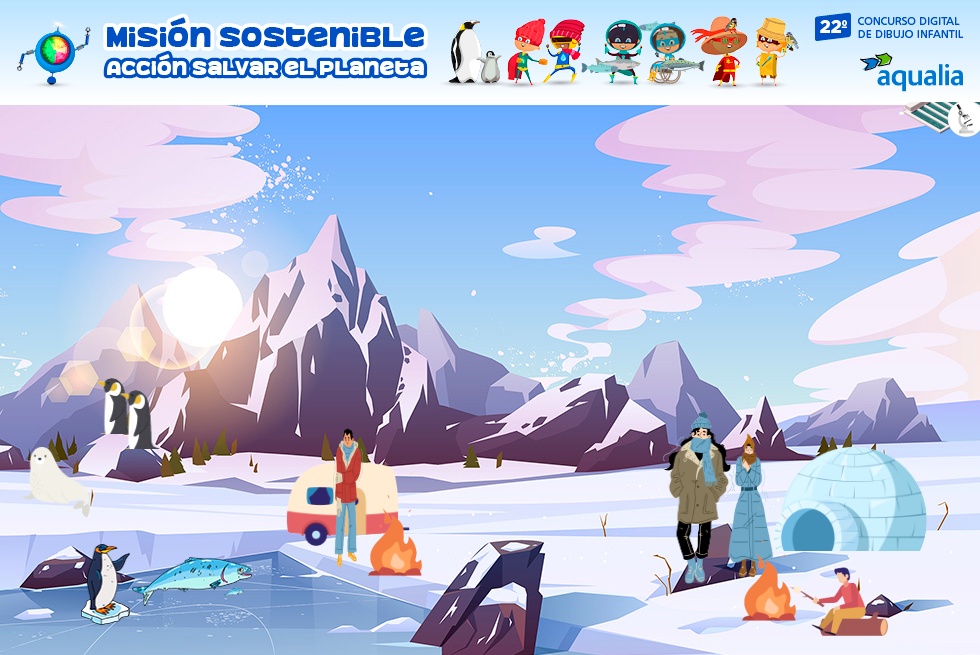Click the Misión Sostenible title logo
The width and height of the screenshot is (980, 655).
(265, 50)
